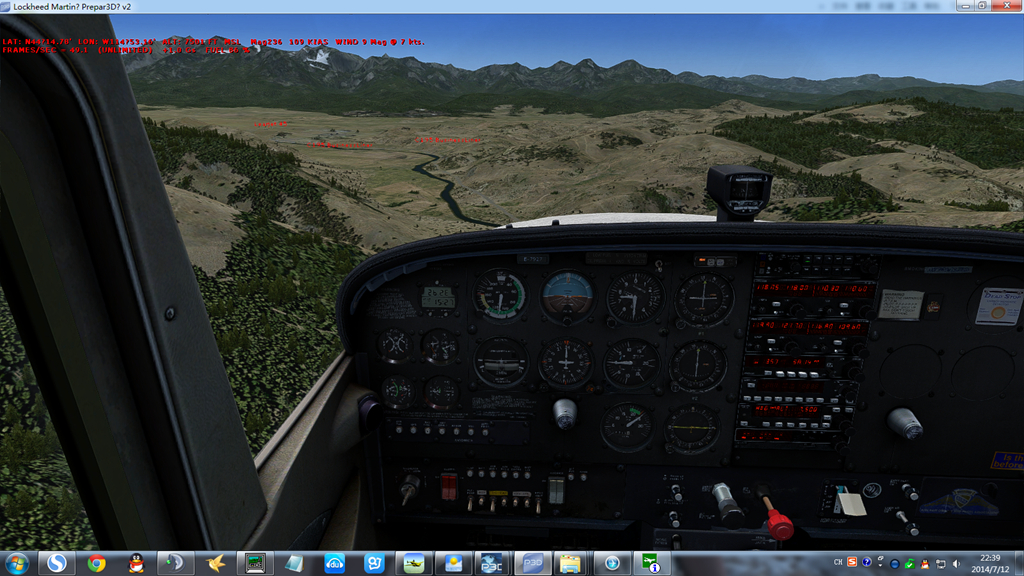Minimize the Prepar3D window

point(964,6)
